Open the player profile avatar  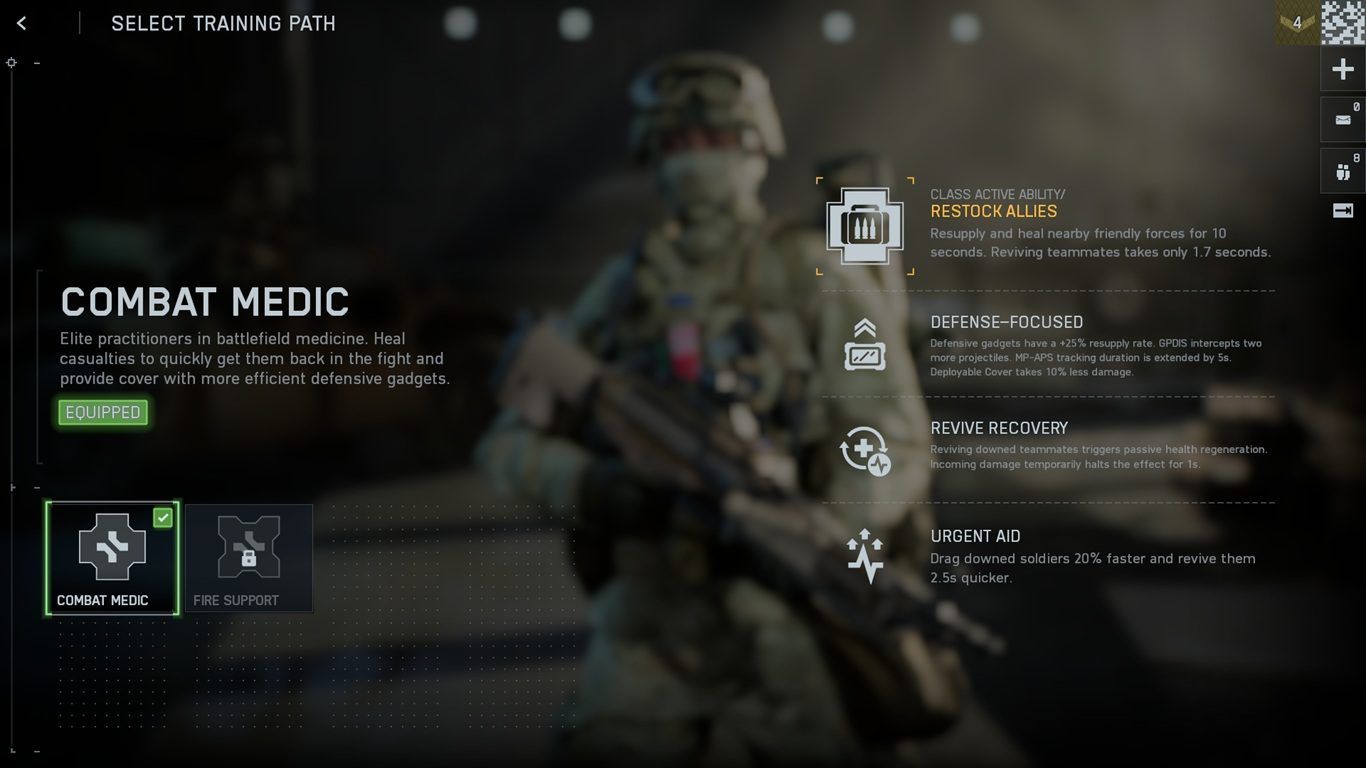click(x=1343, y=22)
